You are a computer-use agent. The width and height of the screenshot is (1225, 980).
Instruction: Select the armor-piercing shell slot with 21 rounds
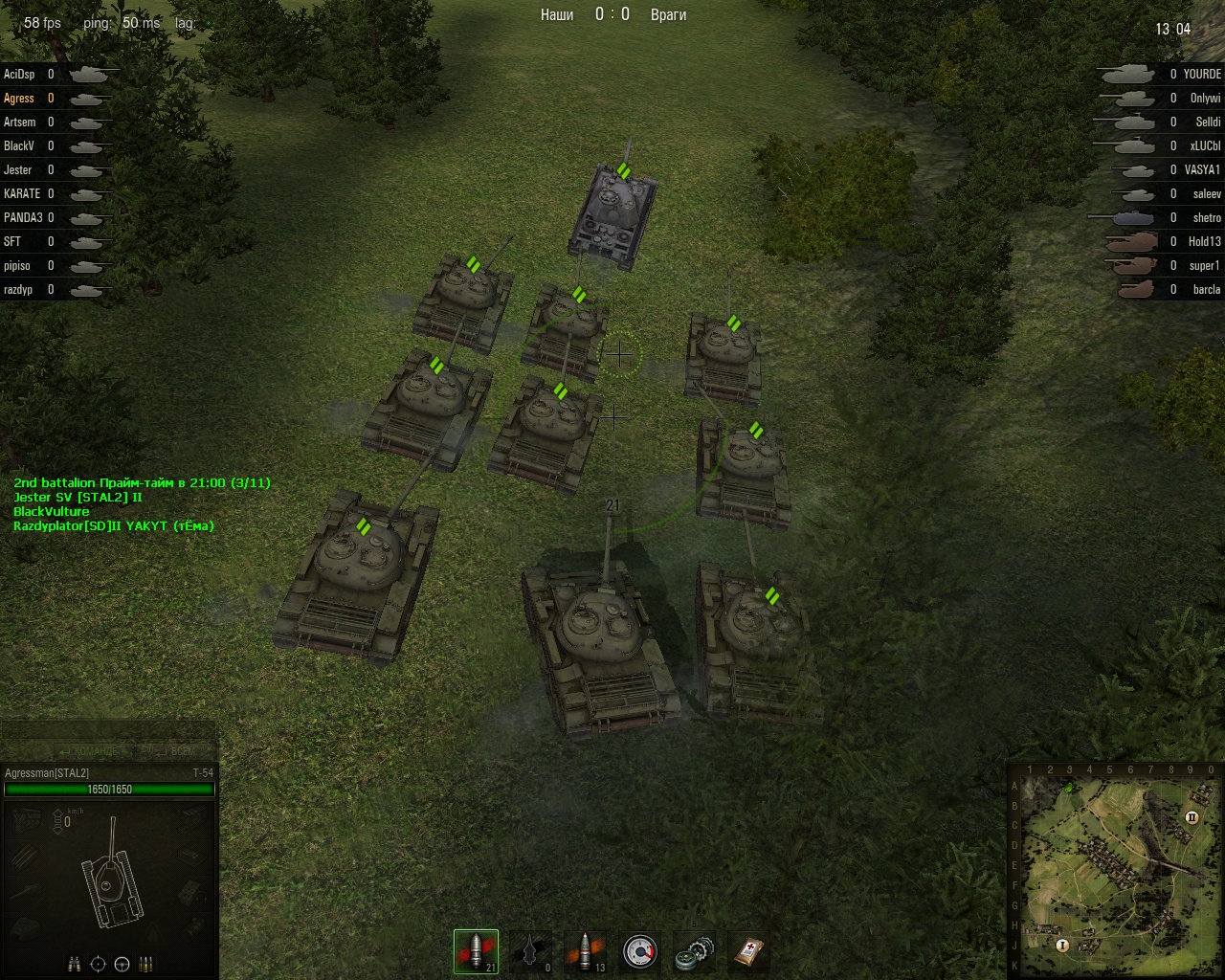pos(476,951)
